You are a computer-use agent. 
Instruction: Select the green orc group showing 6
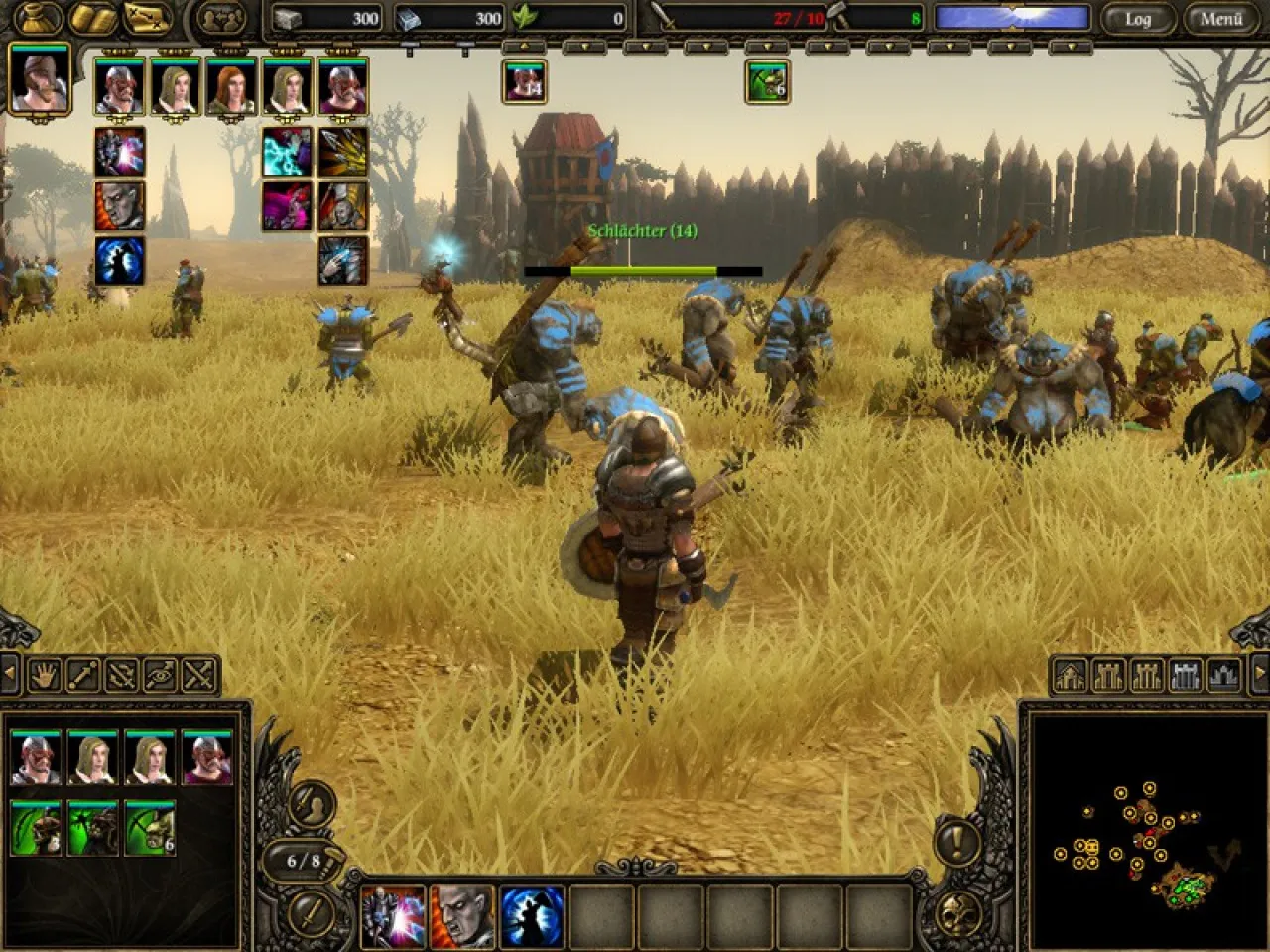click(x=767, y=81)
